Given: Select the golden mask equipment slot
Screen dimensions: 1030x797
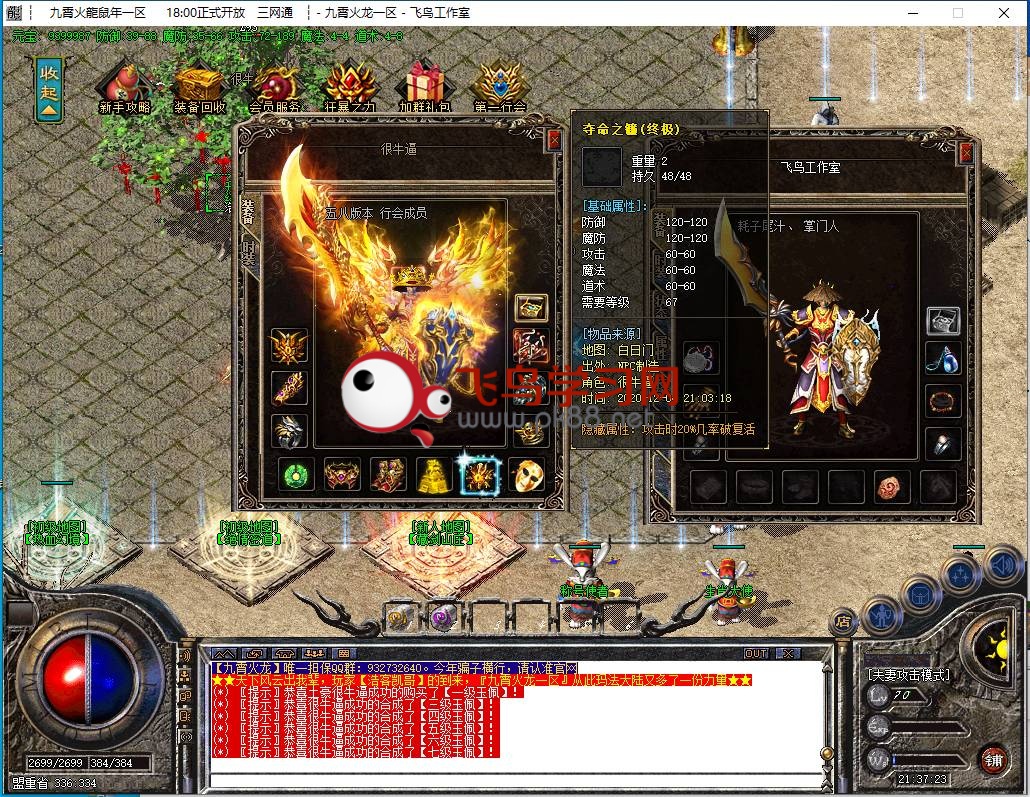Looking at the screenshot, I should tap(528, 475).
